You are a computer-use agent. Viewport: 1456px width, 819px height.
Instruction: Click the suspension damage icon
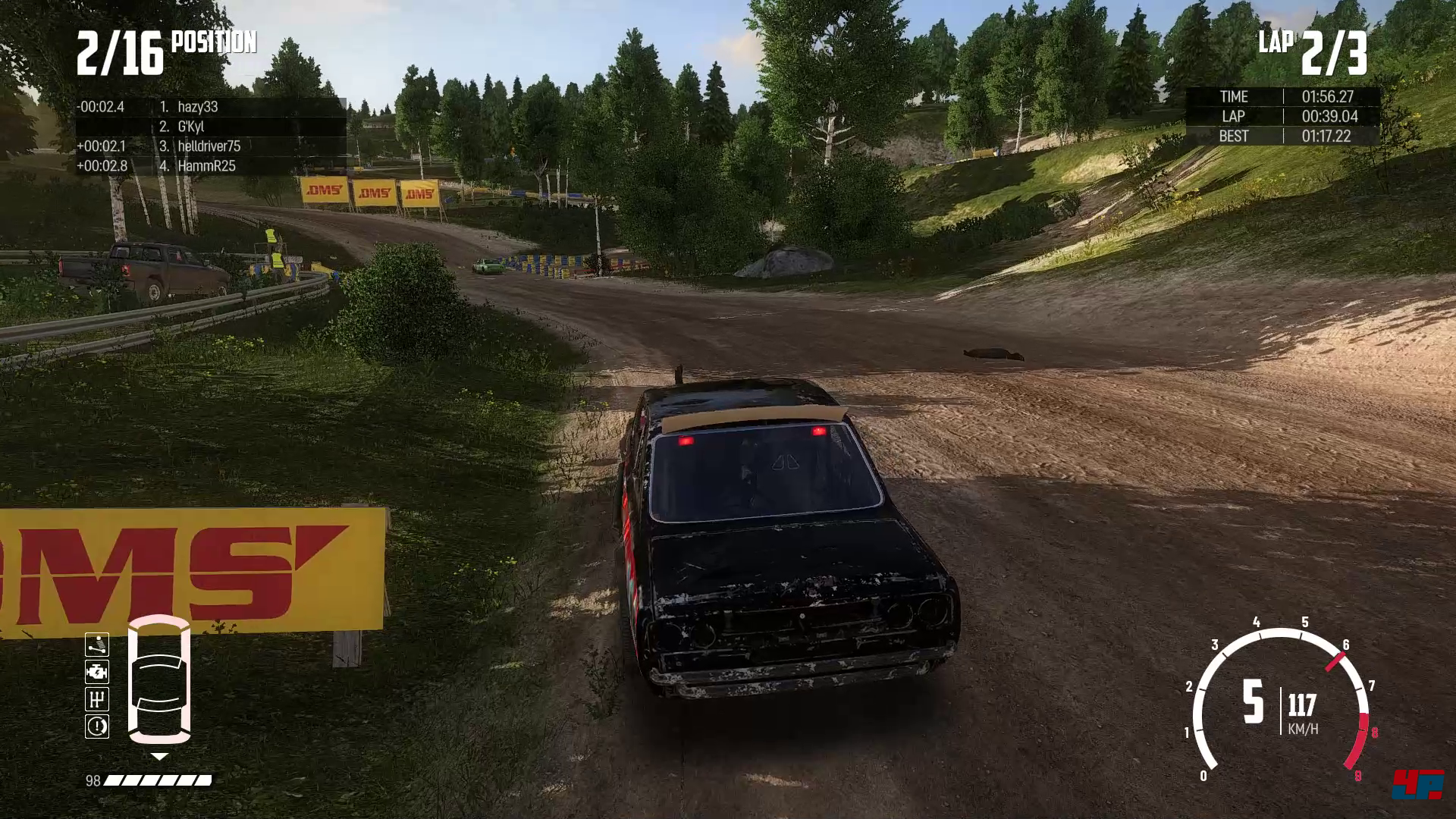[x=97, y=645]
